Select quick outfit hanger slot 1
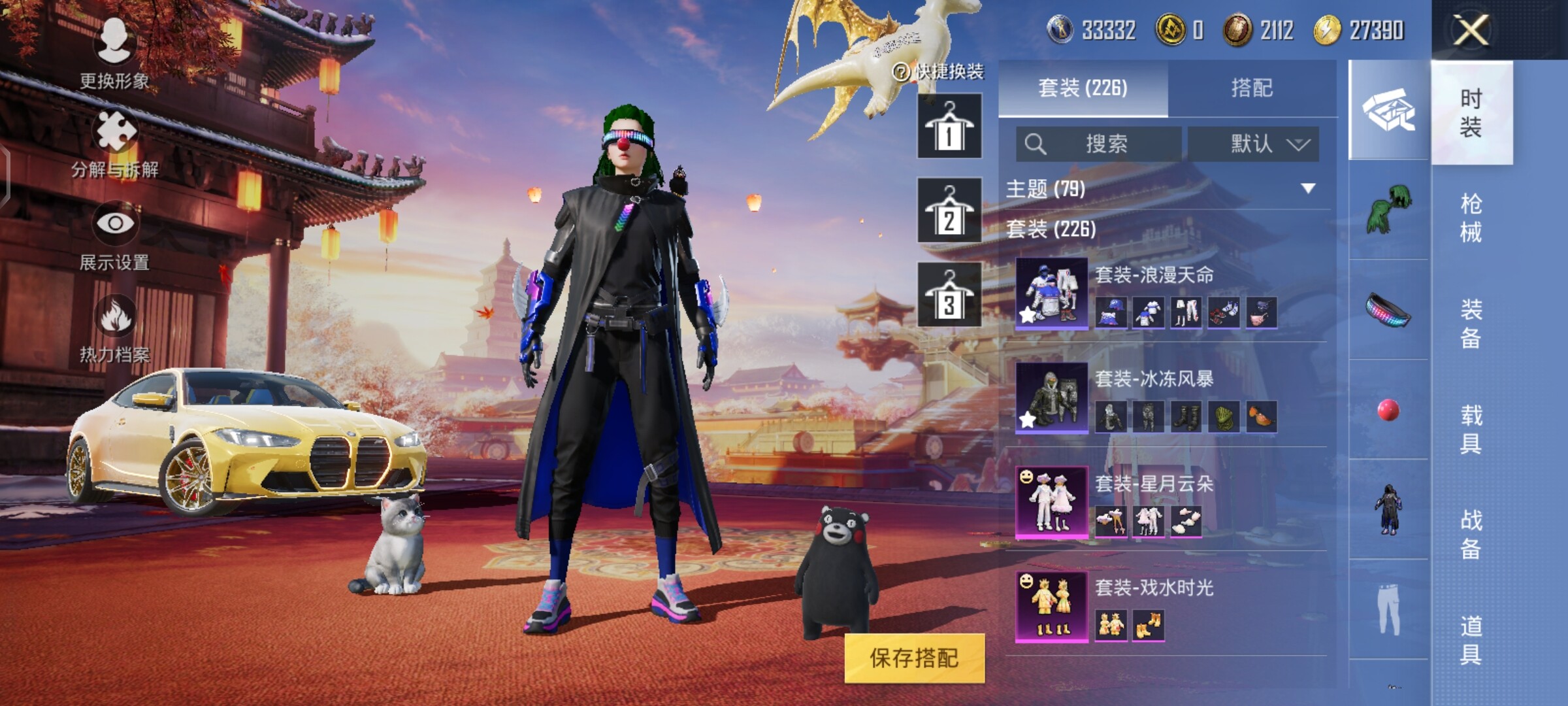Screen dimensions: 1568x706 click(949, 126)
